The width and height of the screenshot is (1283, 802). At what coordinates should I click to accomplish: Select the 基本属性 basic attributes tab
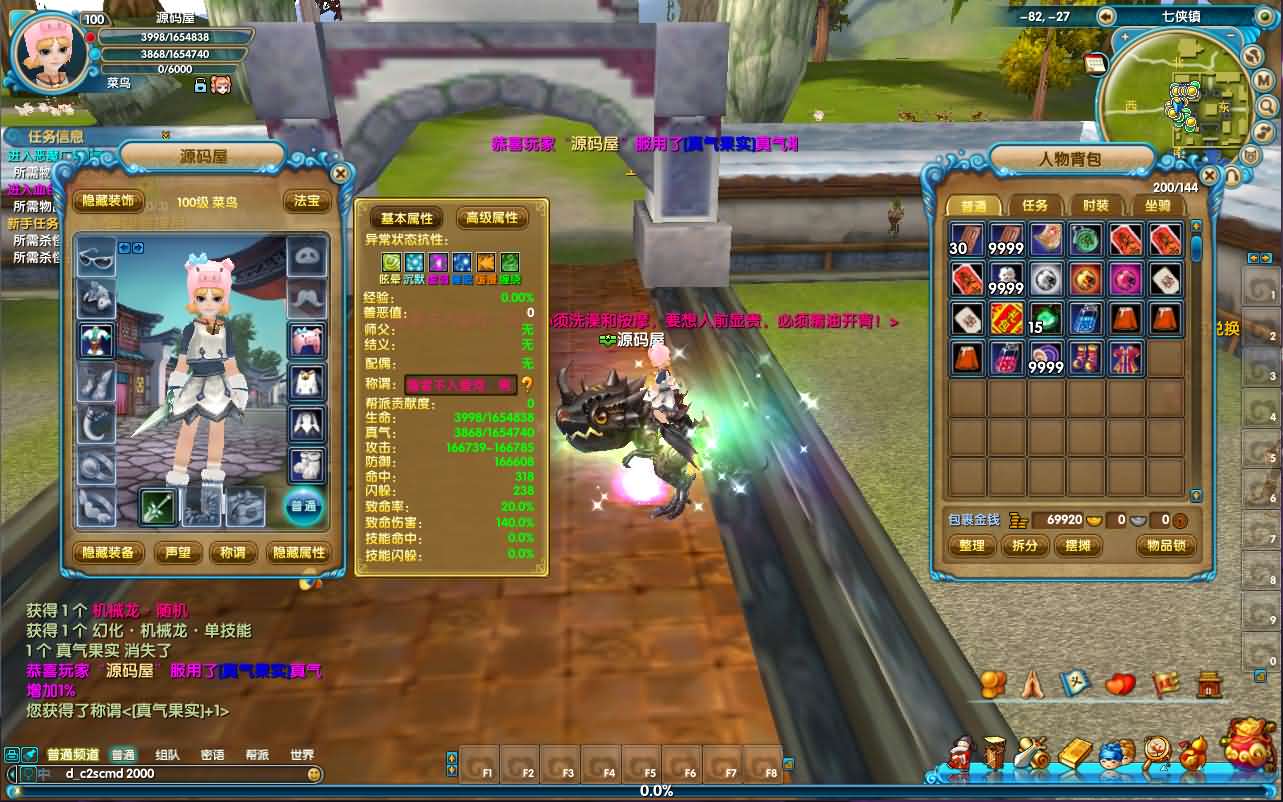407,218
